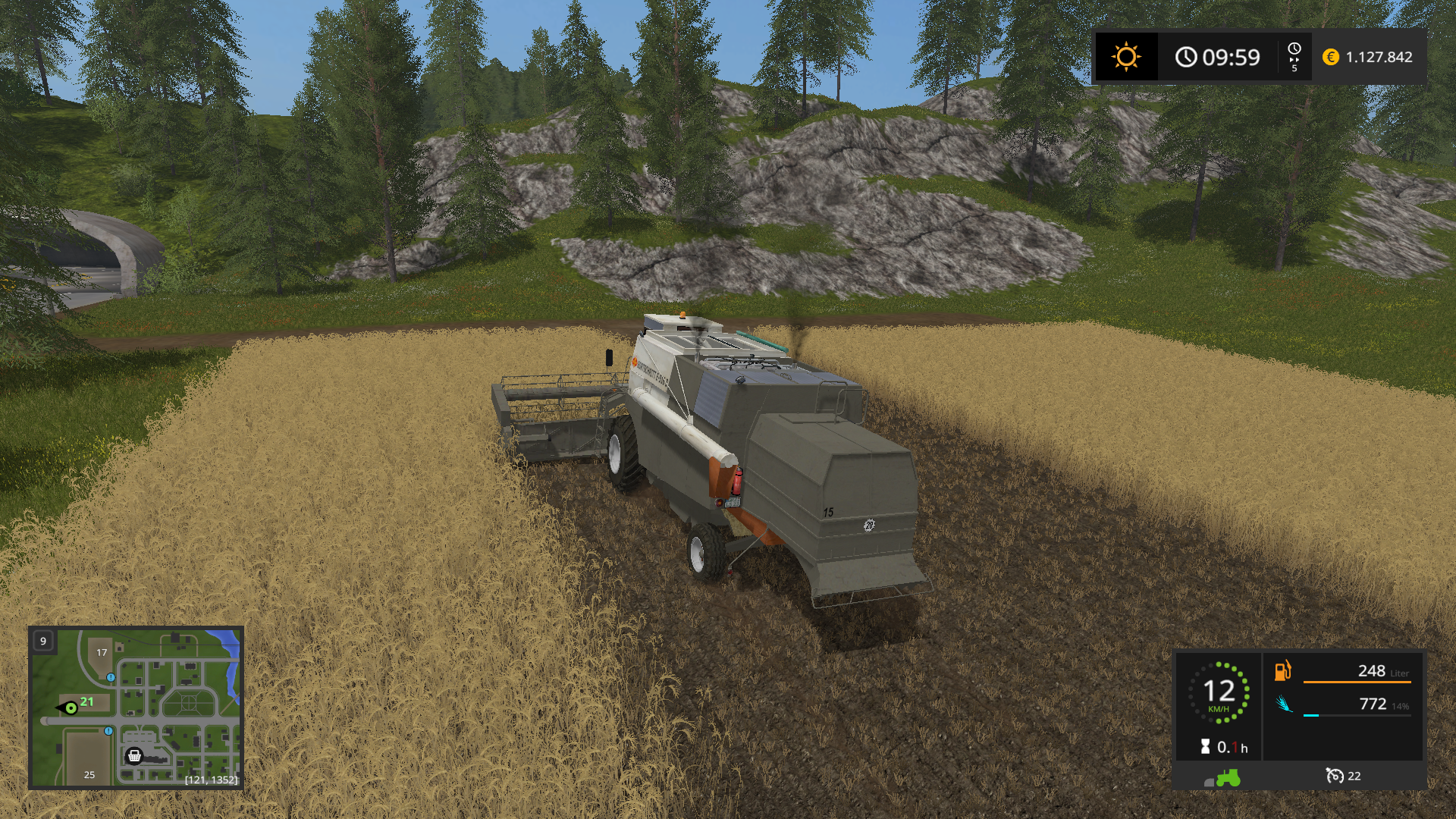Open the minimap in the corner
The image size is (1456, 819).
136,708
